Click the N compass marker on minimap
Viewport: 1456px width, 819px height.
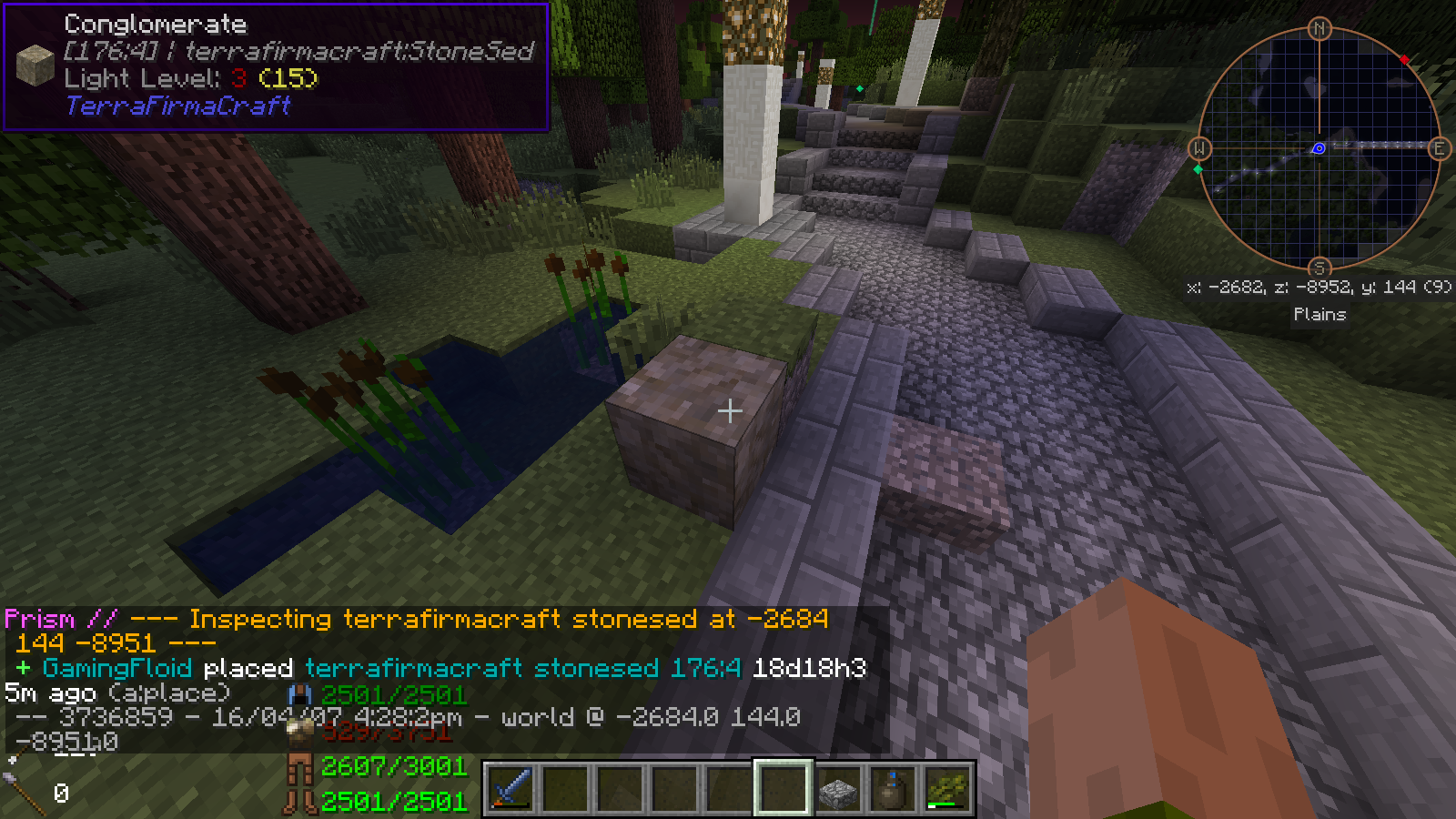click(1319, 29)
